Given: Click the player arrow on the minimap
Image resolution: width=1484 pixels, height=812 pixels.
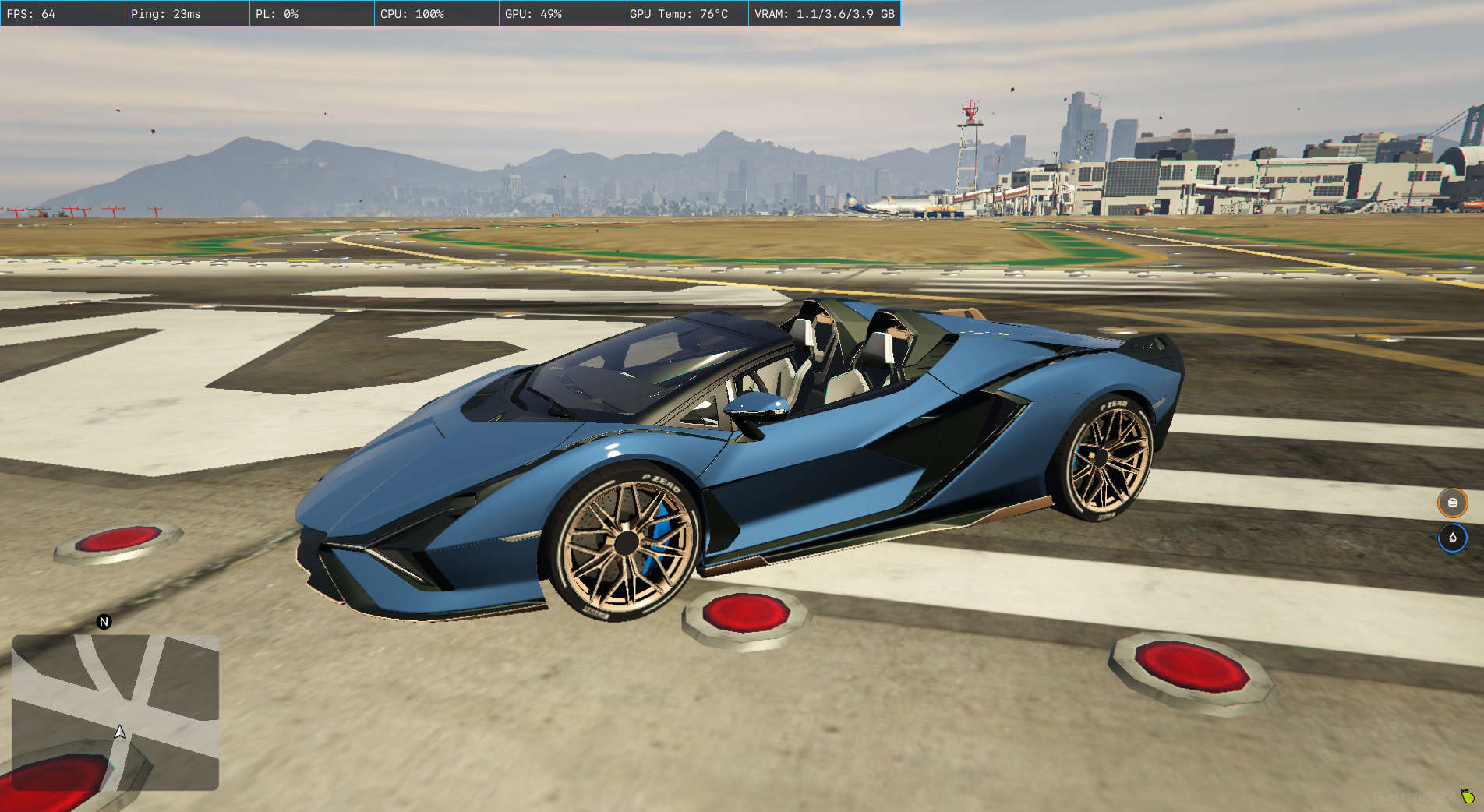Looking at the screenshot, I should coord(120,732).
